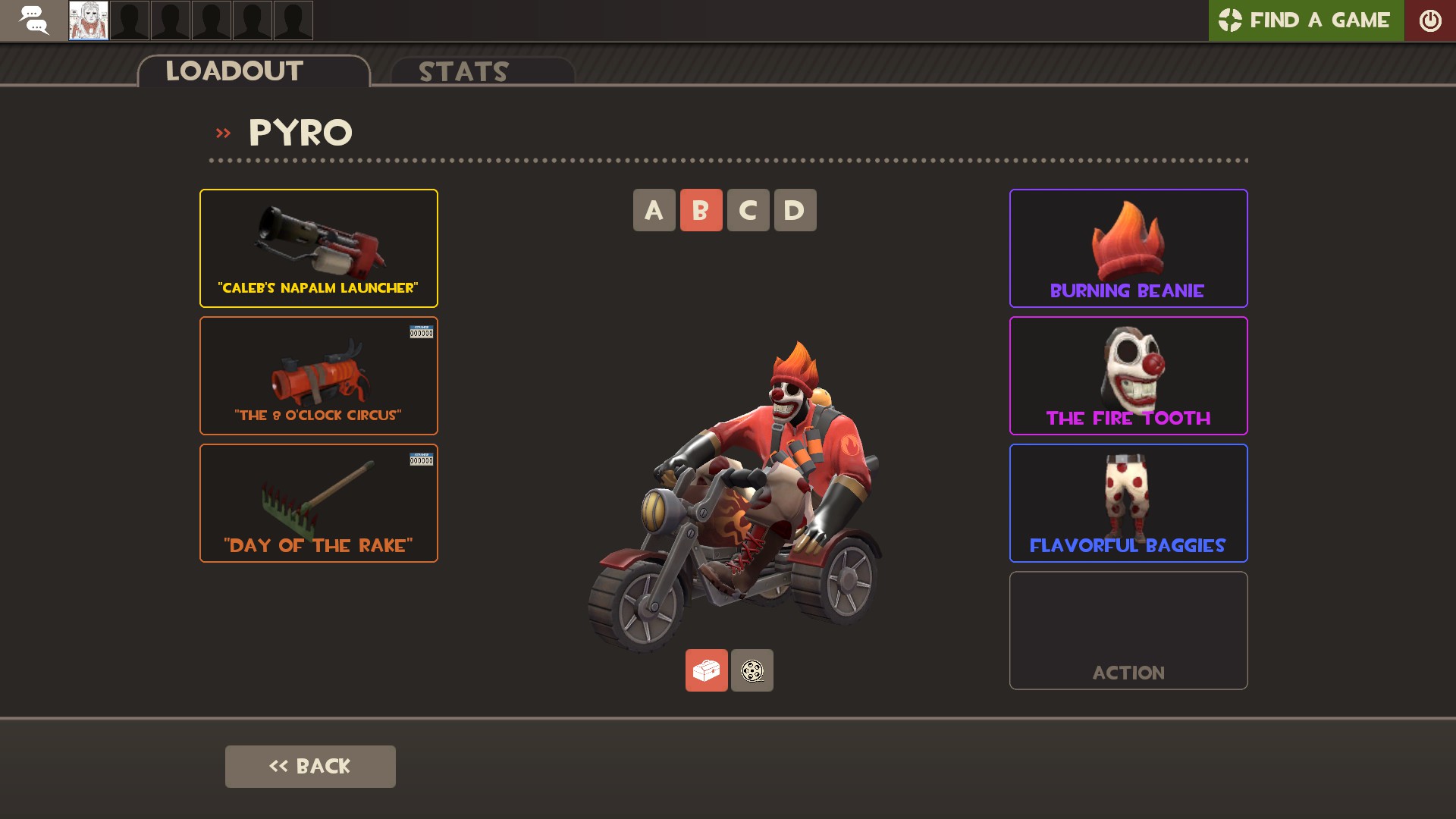Open the Burning Beanie cosmetic slot

point(1128,248)
